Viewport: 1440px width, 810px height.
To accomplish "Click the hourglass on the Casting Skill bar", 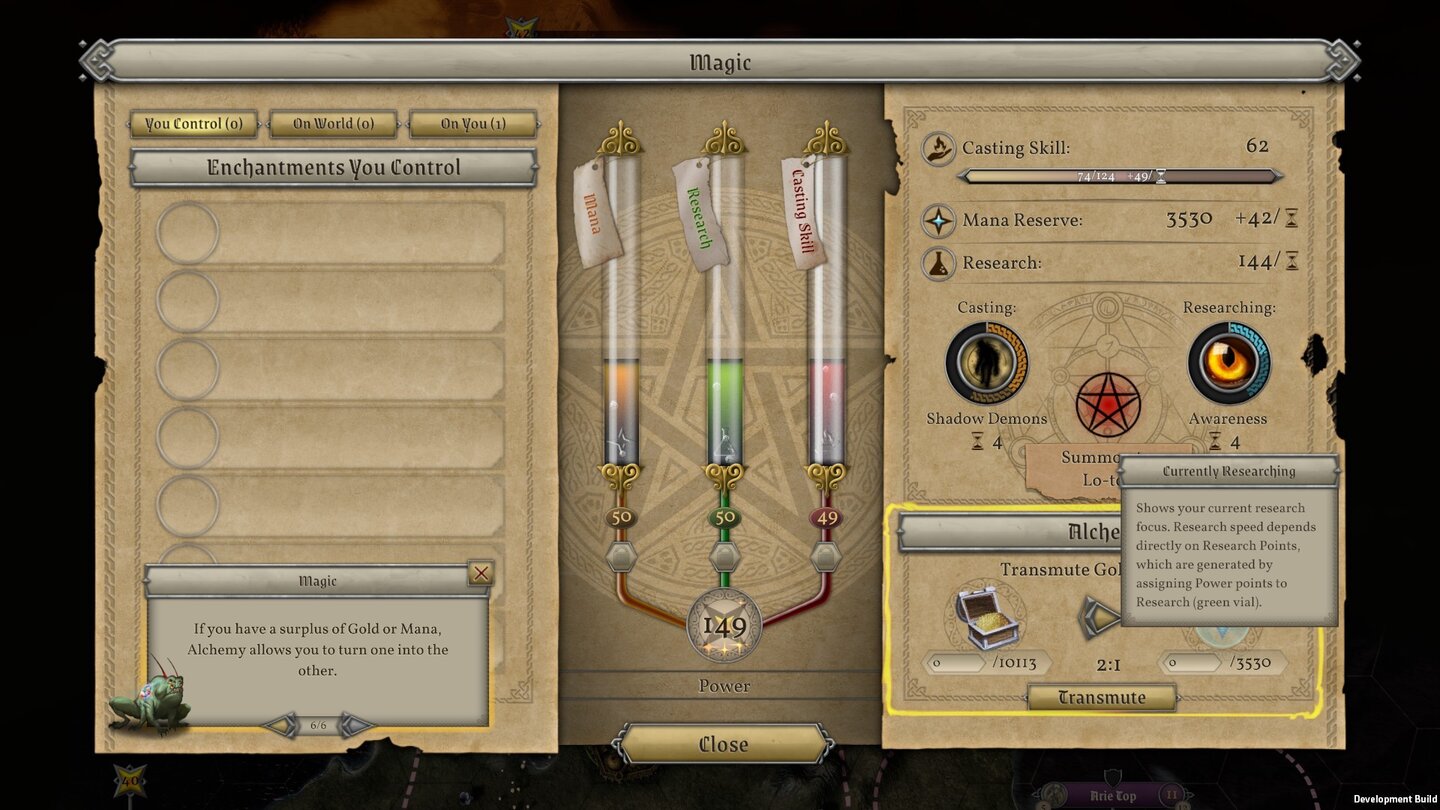I will point(1162,175).
